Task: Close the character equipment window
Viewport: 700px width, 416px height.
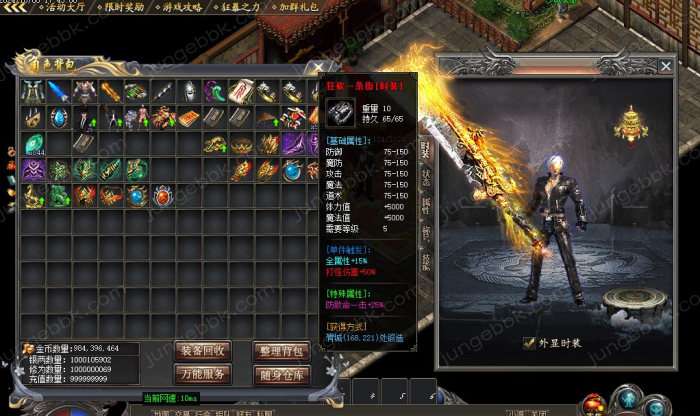Action: (666, 66)
